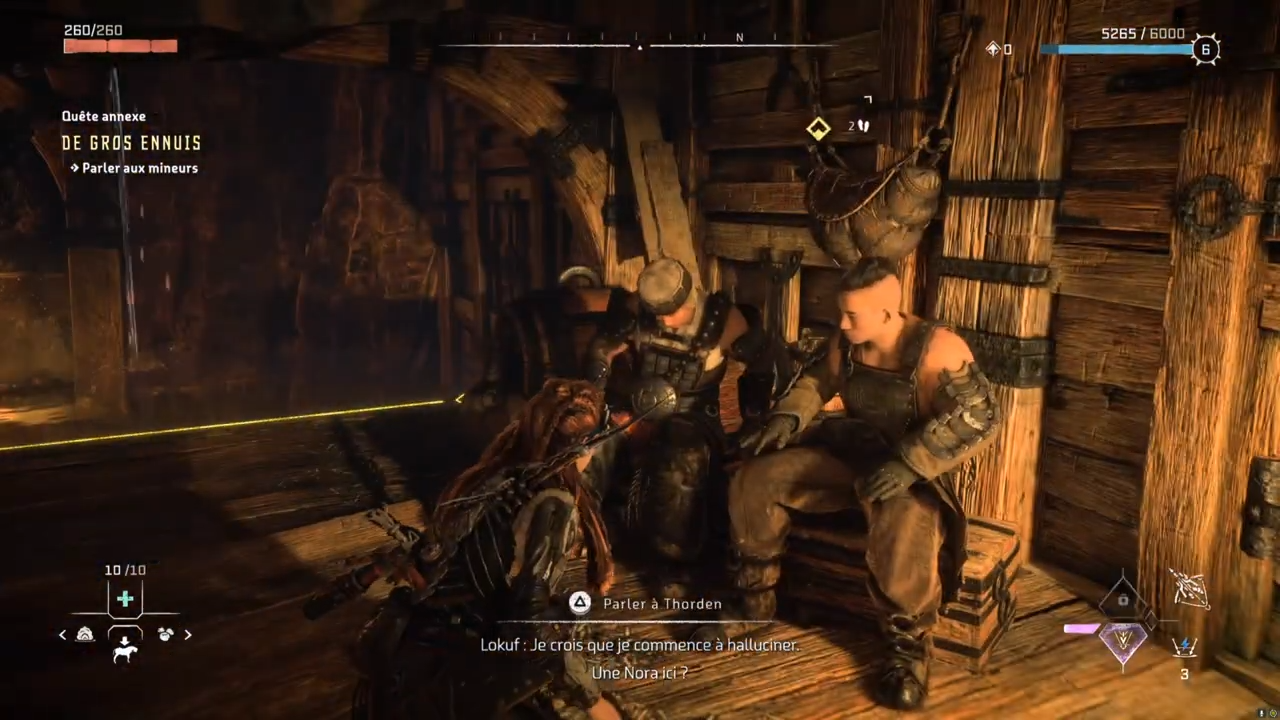The image size is (1280, 720).
Task: Cycle tool selection with the left arrow
Action: coord(63,634)
